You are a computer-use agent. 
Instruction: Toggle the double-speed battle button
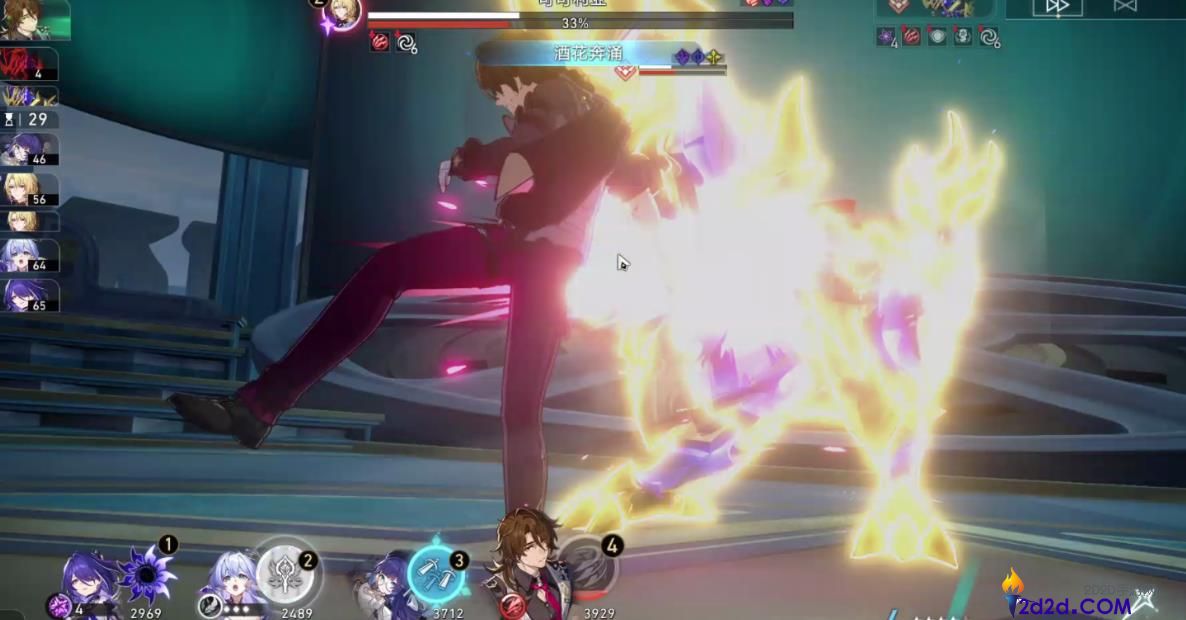1057,6
